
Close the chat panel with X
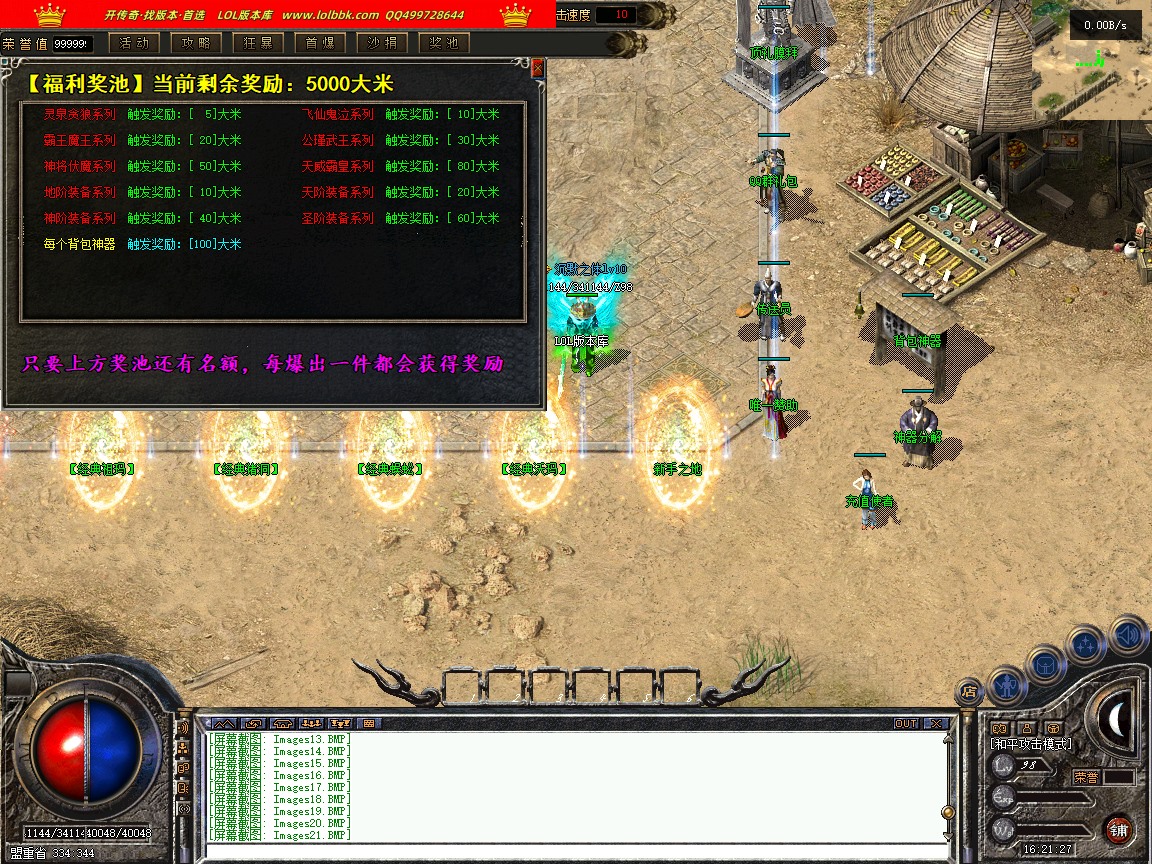coord(935,723)
